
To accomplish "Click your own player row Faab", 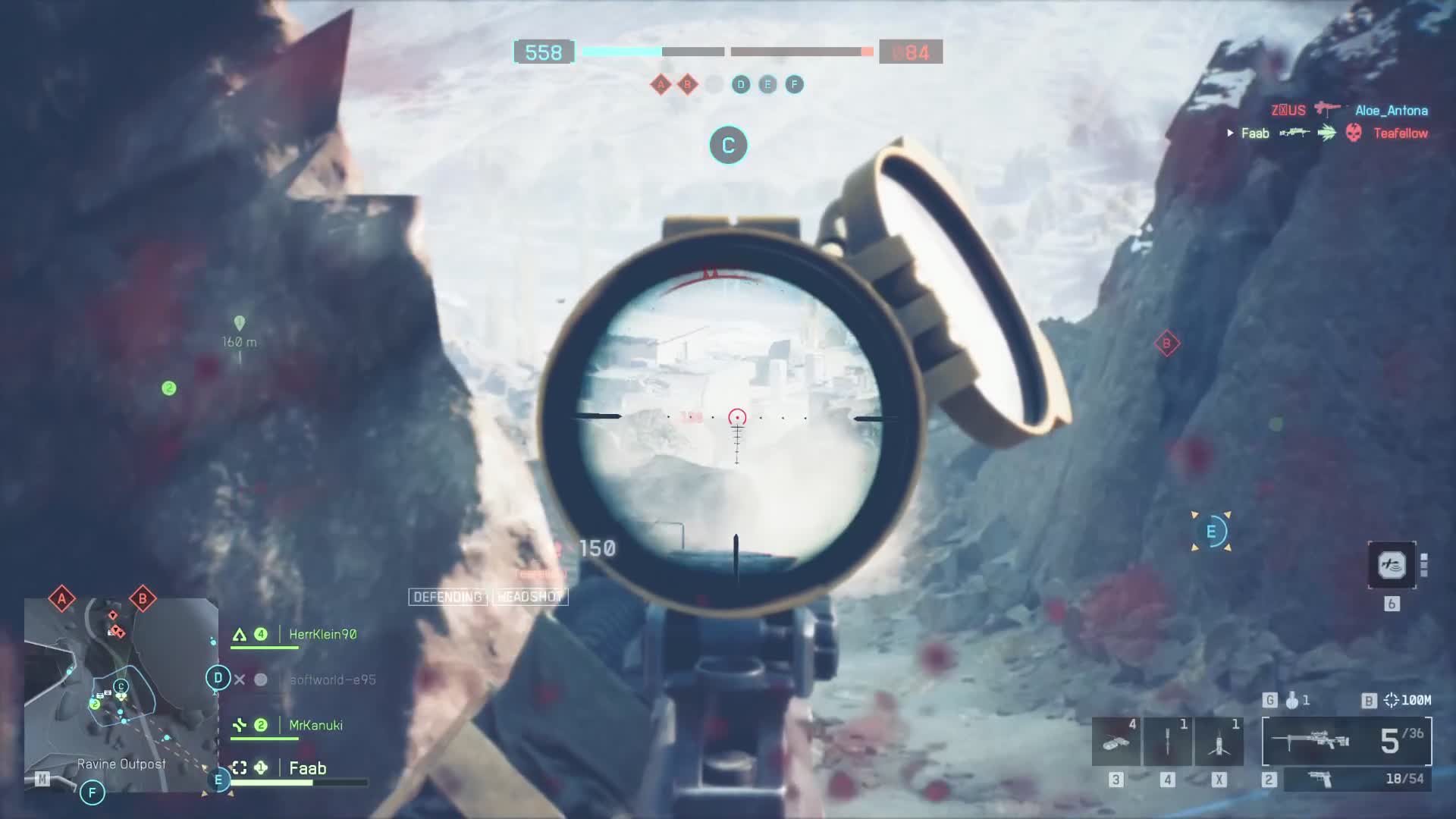I will tap(307, 768).
